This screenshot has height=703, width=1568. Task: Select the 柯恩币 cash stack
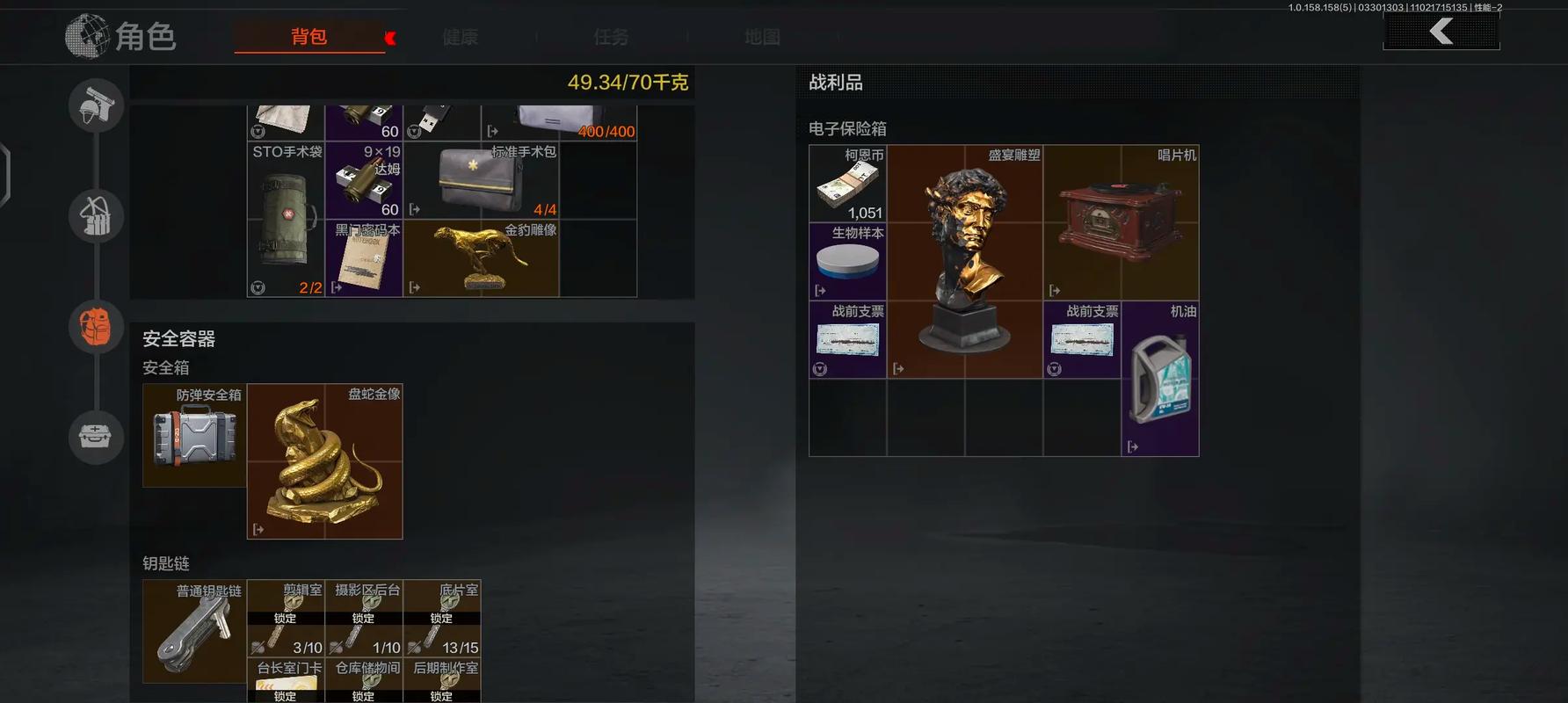coord(847,184)
